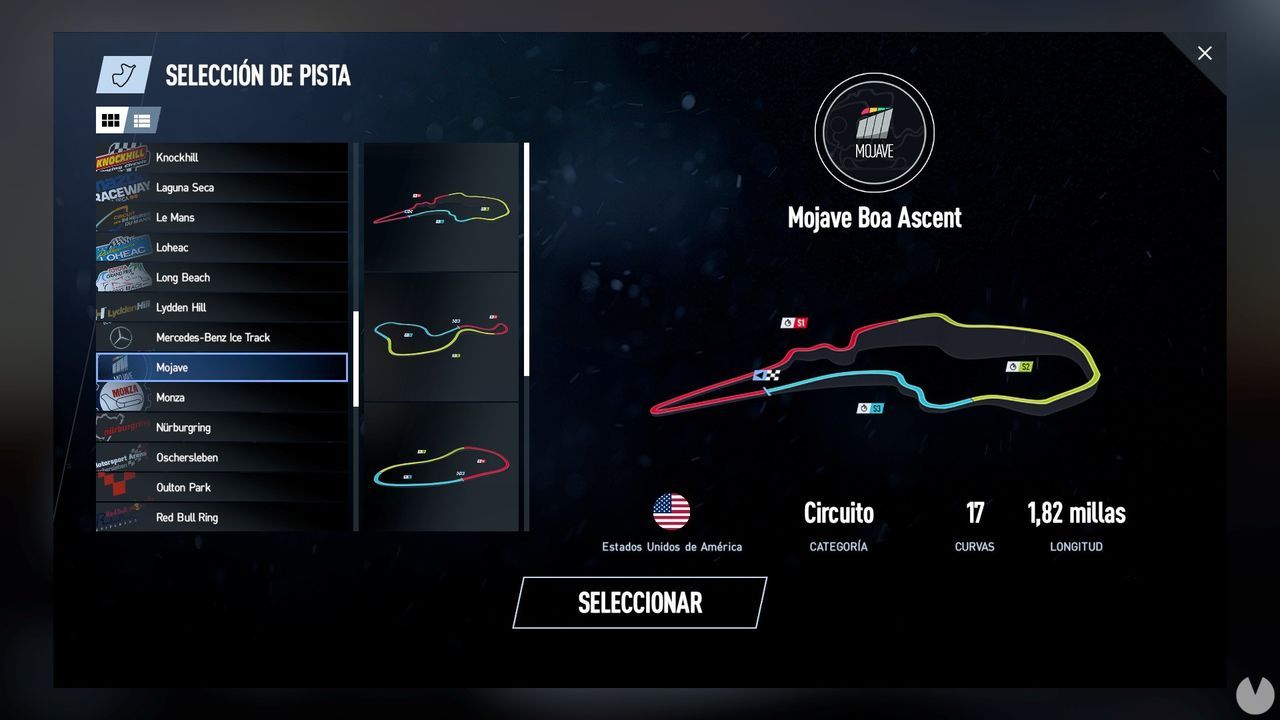Screen dimensions: 1280x720
Task: Switch to list view mode
Action: (x=142, y=120)
